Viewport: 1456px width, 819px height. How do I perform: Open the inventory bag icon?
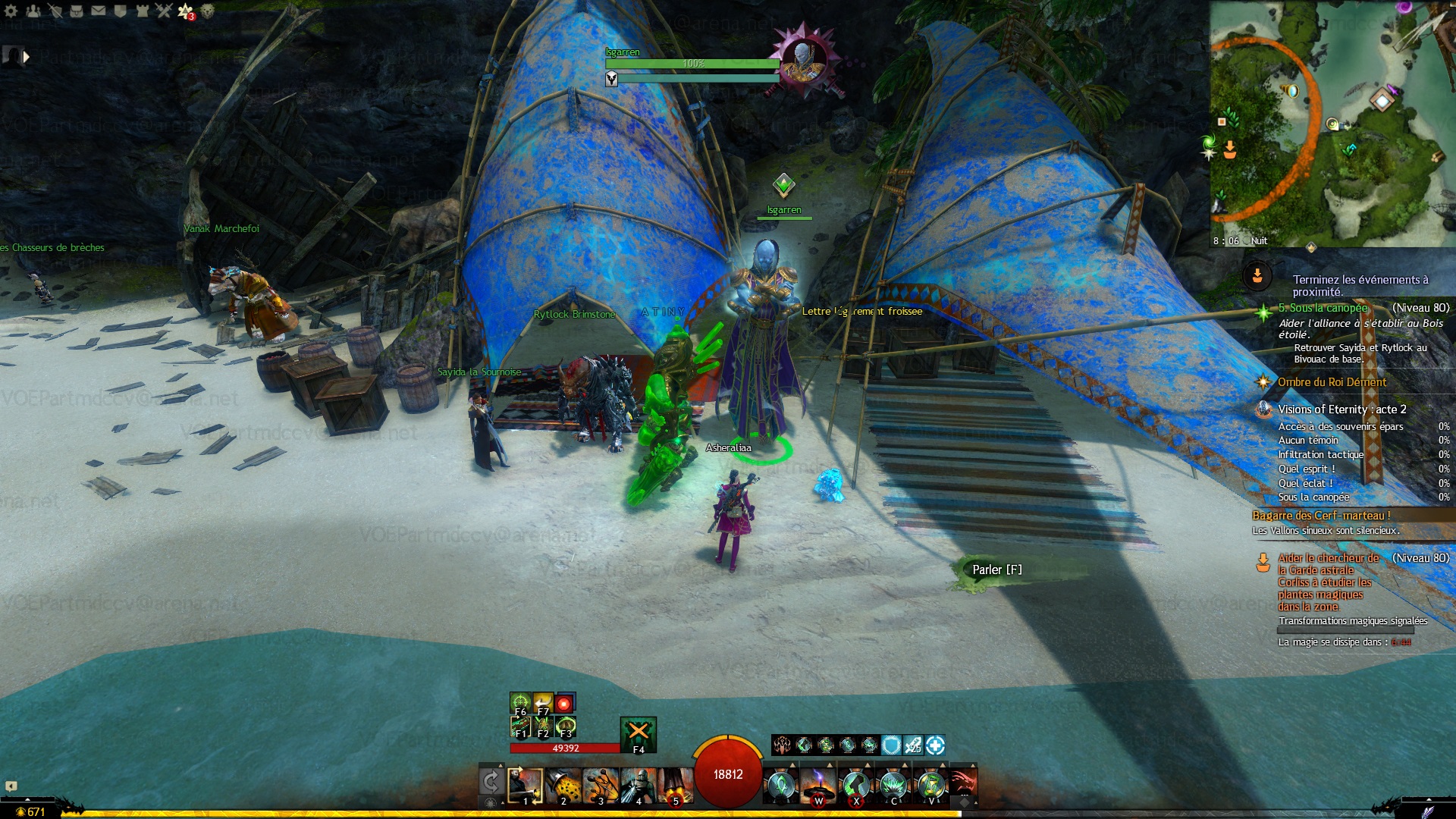(77, 11)
